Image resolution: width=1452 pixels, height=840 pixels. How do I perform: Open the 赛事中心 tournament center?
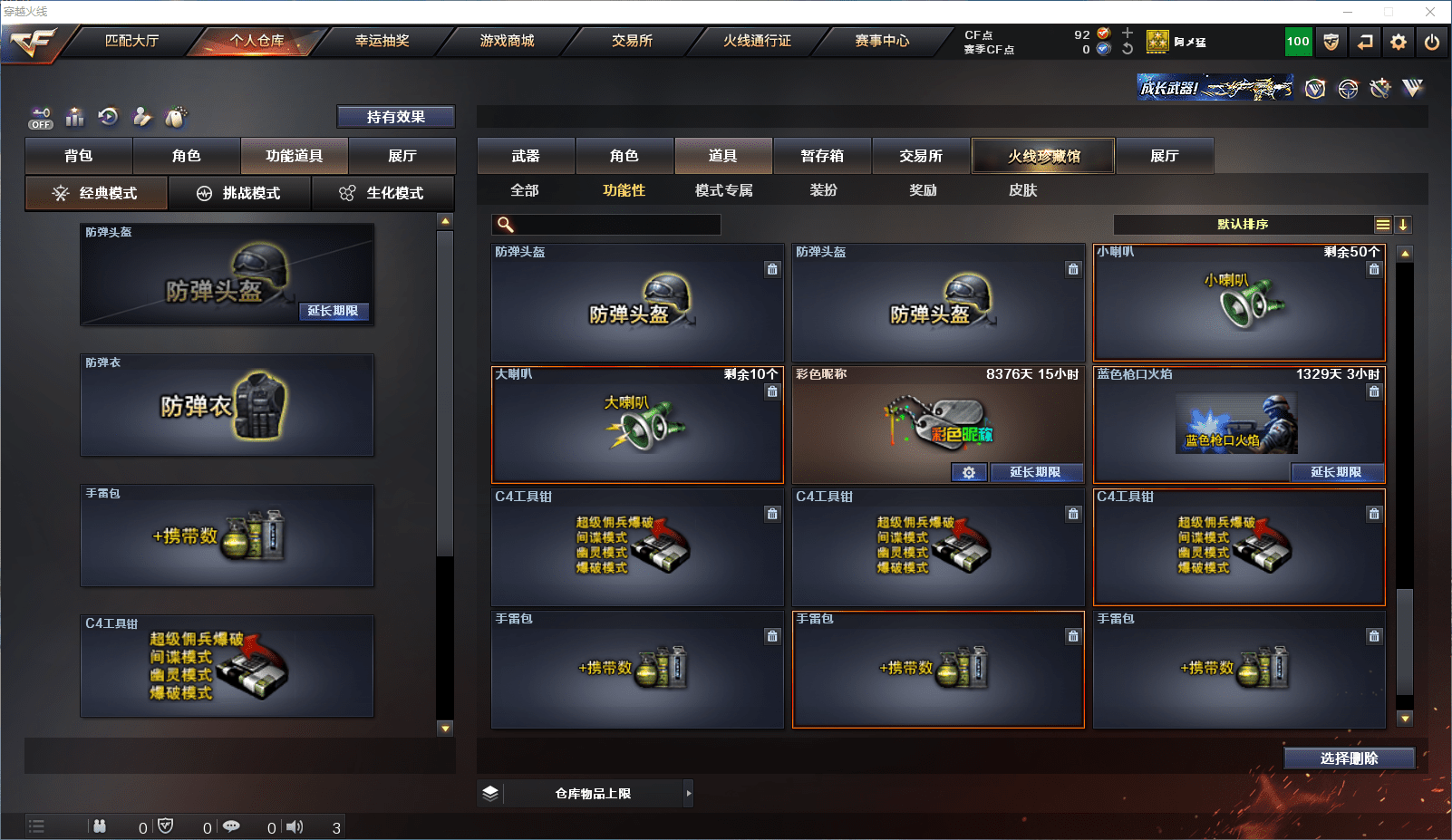tap(881, 41)
